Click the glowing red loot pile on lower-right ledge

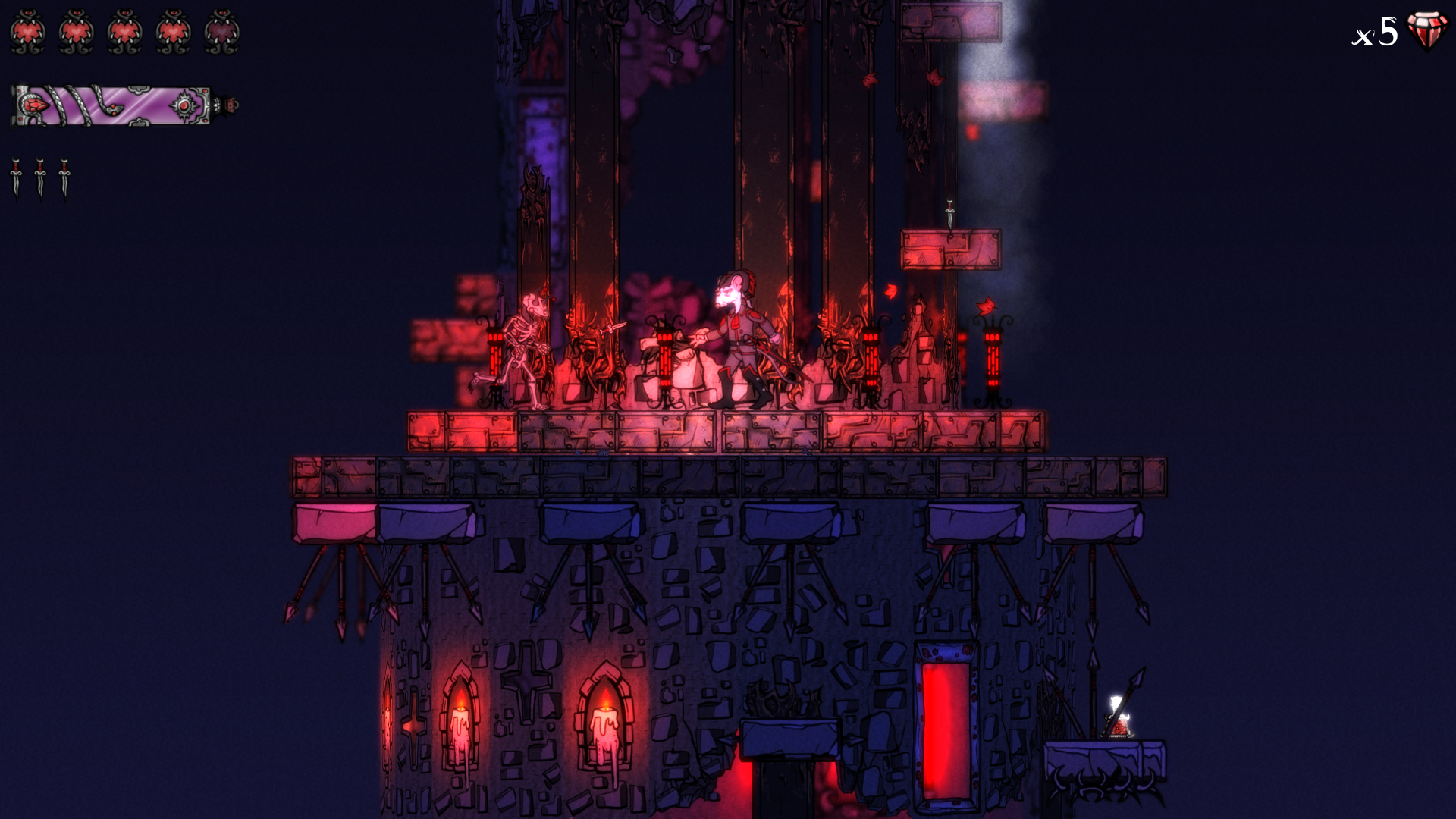(1117, 726)
